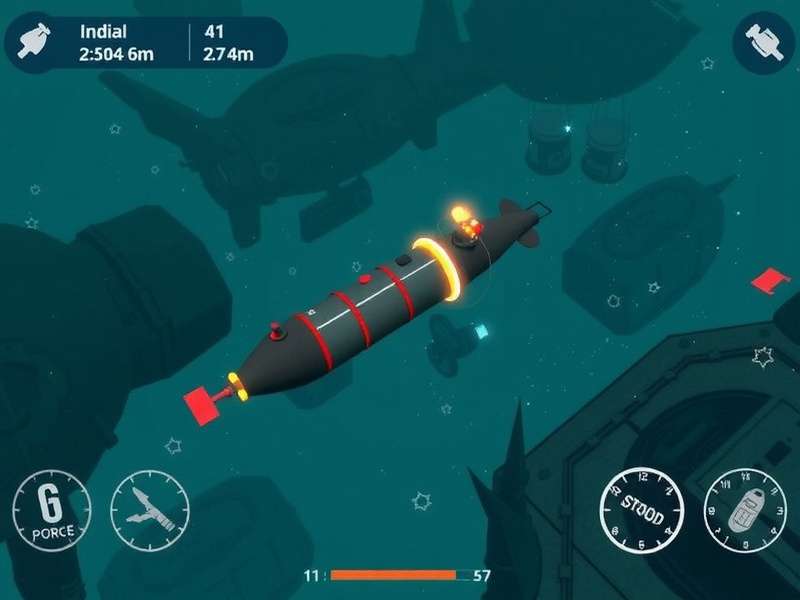The image size is (800, 600).
Task: Tap the circular 6 PORCE button
Action: tap(52, 509)
